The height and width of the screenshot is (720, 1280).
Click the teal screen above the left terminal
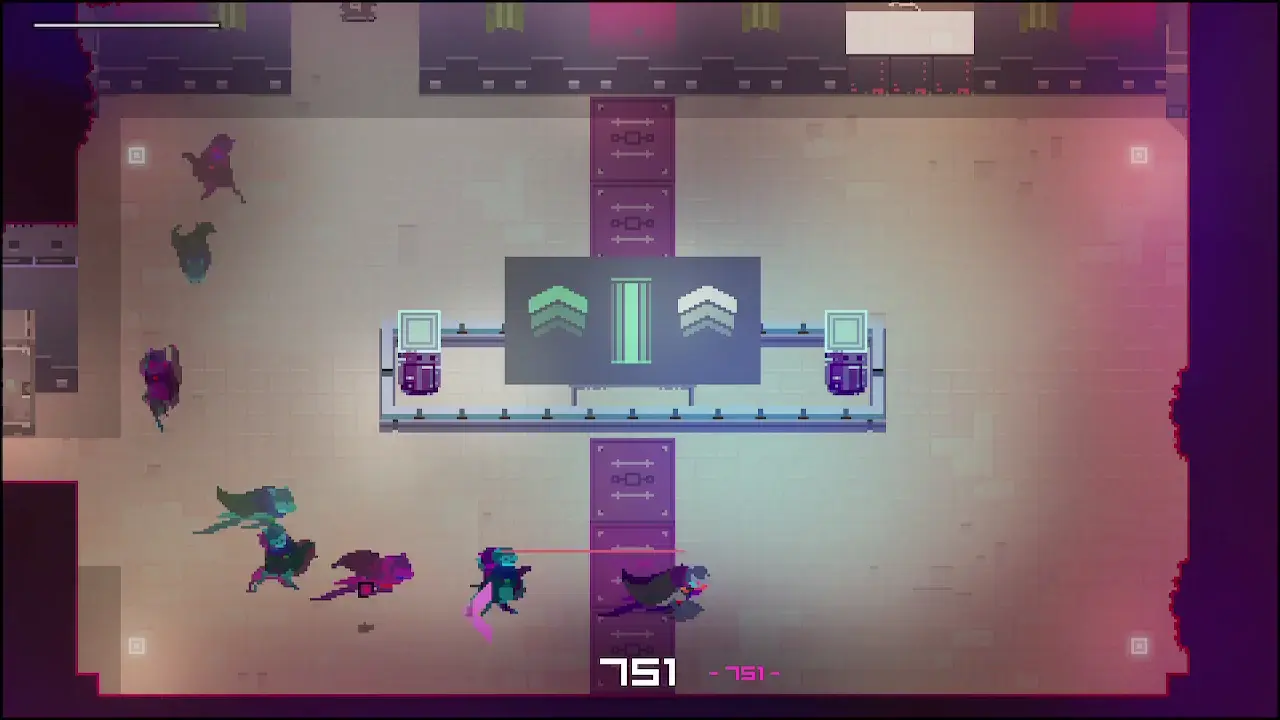(x=419, y=327)
